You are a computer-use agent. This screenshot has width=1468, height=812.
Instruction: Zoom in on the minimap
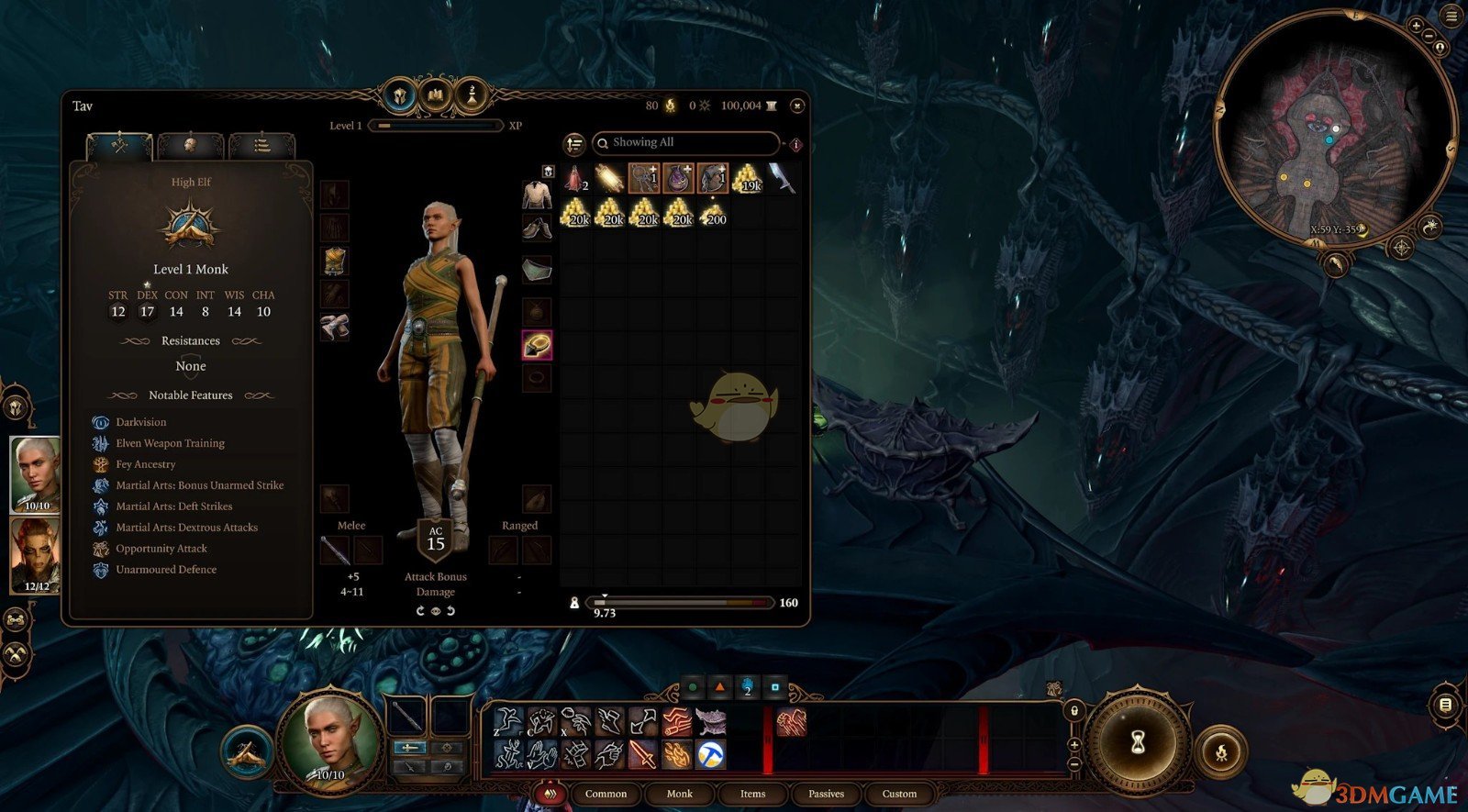1416,27
